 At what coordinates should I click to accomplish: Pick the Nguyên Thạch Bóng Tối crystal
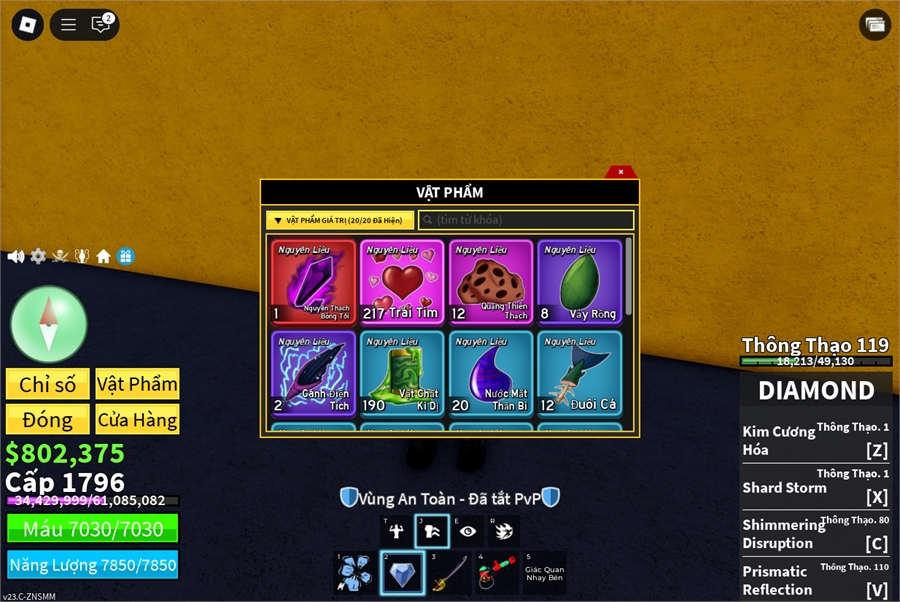[x=313, y=282]
